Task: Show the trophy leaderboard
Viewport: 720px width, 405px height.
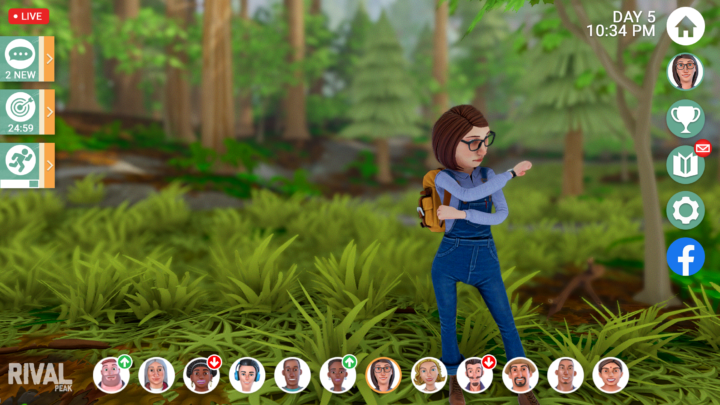Action: [685, 118]
